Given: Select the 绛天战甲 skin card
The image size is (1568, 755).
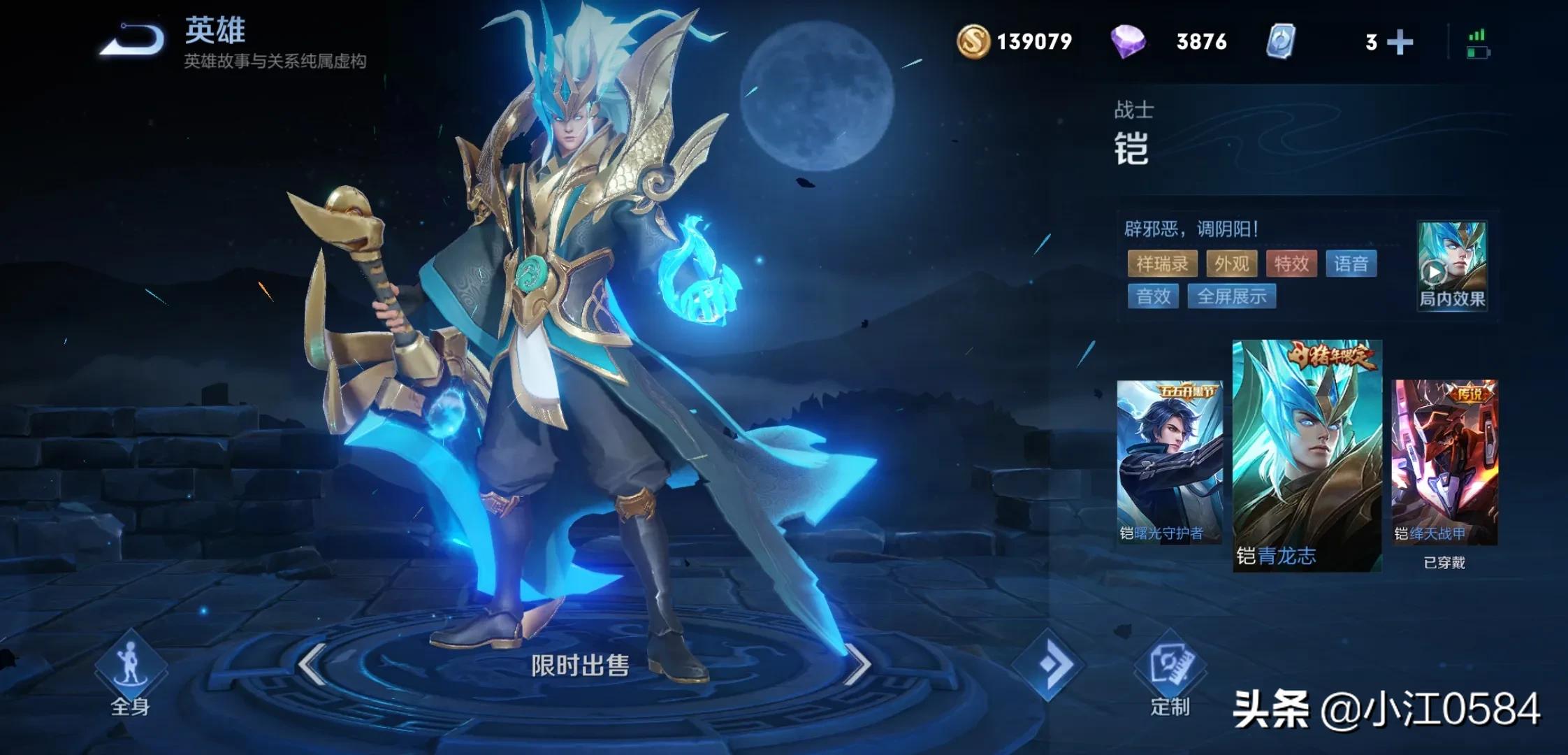Looking at the screenshot, I should 1444,461.
